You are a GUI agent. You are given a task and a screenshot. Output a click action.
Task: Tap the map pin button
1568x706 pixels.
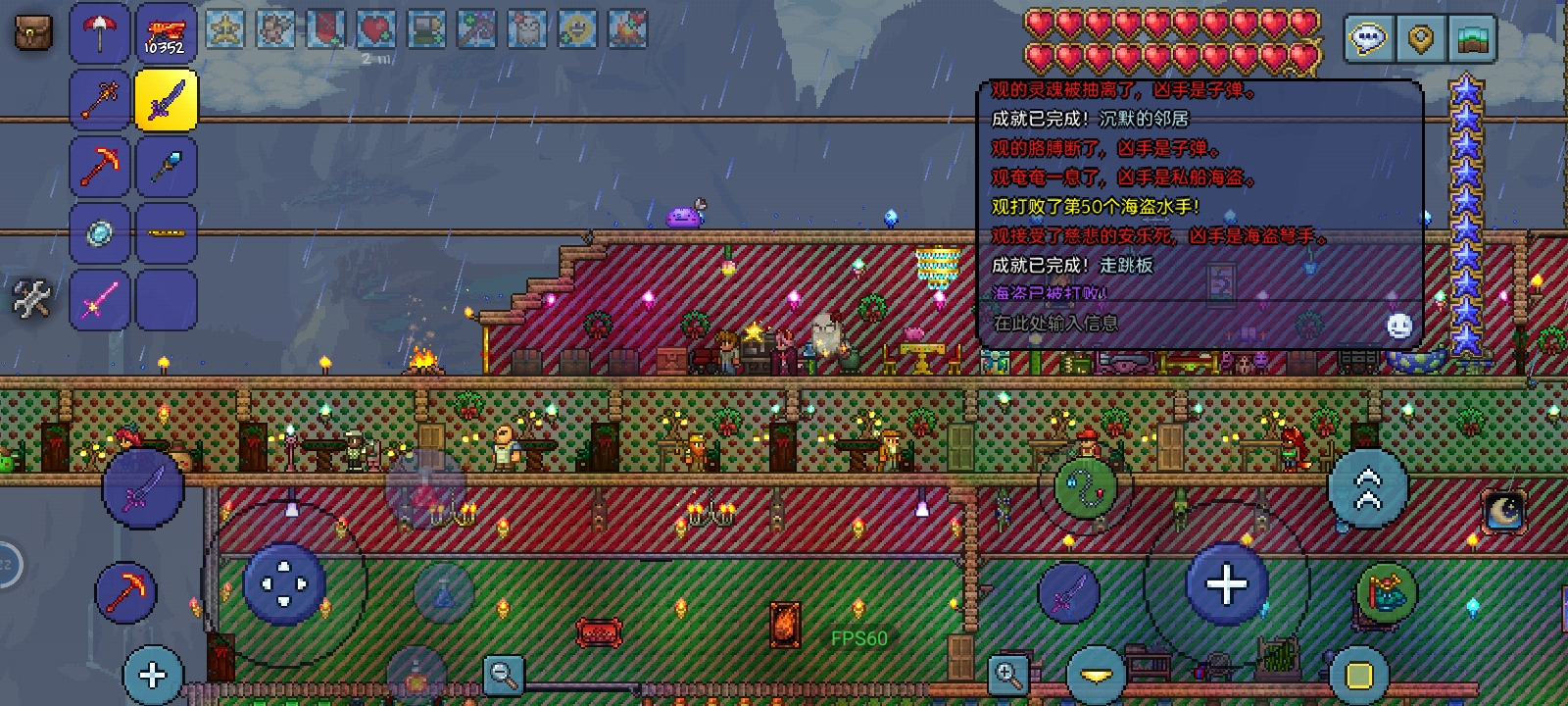1420,39
